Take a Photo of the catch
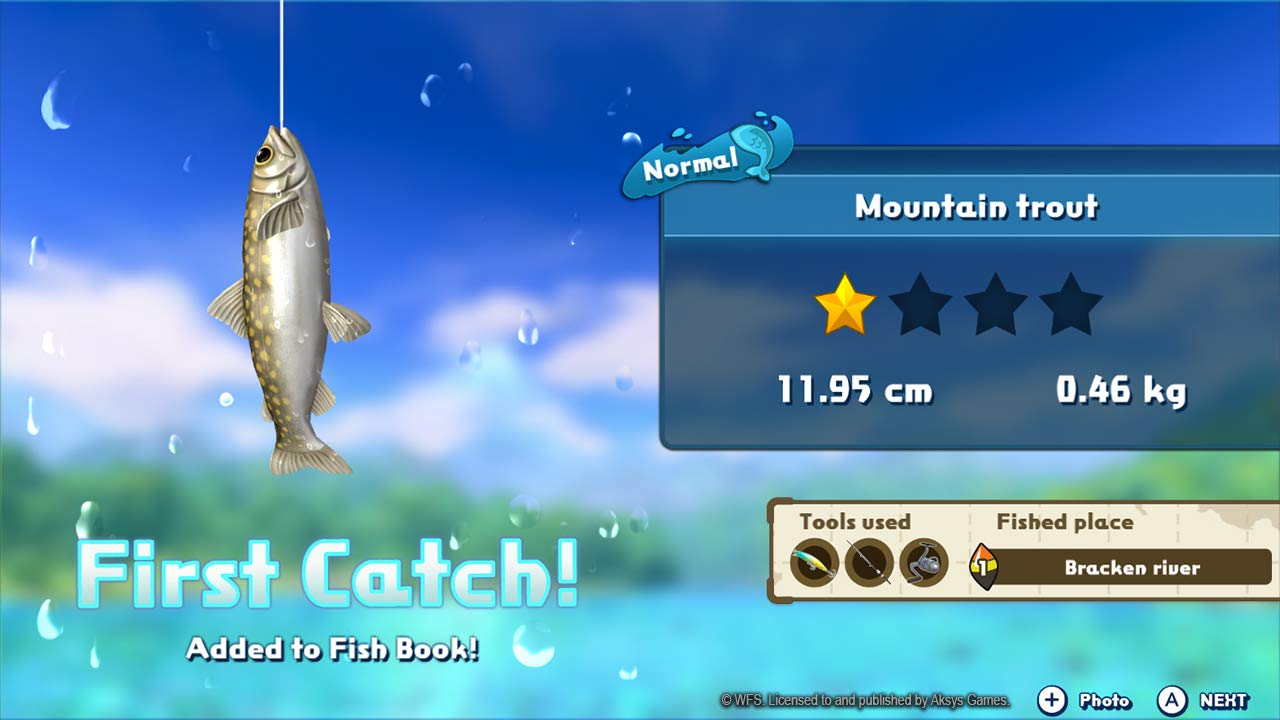 pos(1105,701)
